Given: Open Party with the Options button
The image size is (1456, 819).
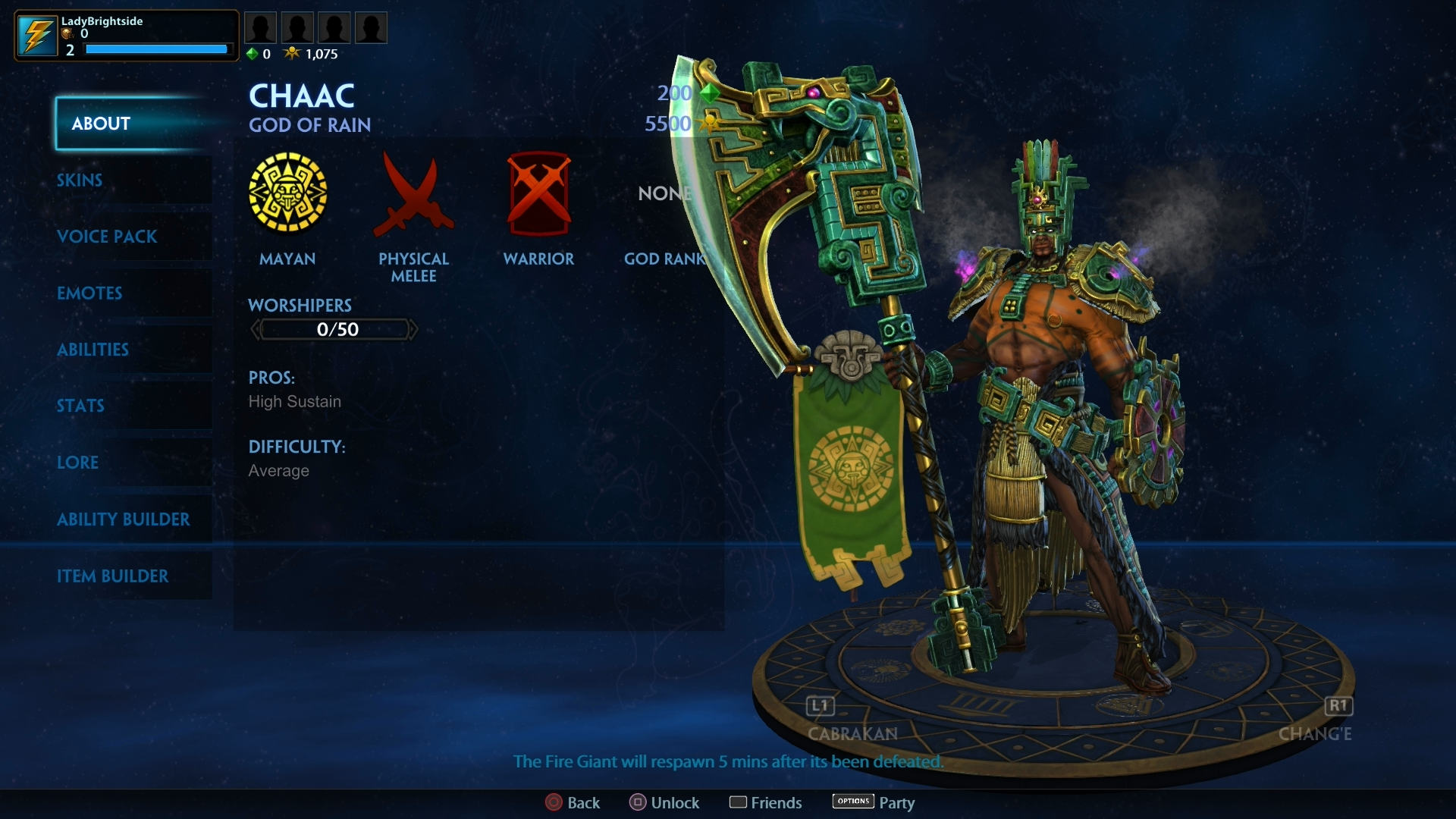Looking at the screenshot, I should pos(852,802).
